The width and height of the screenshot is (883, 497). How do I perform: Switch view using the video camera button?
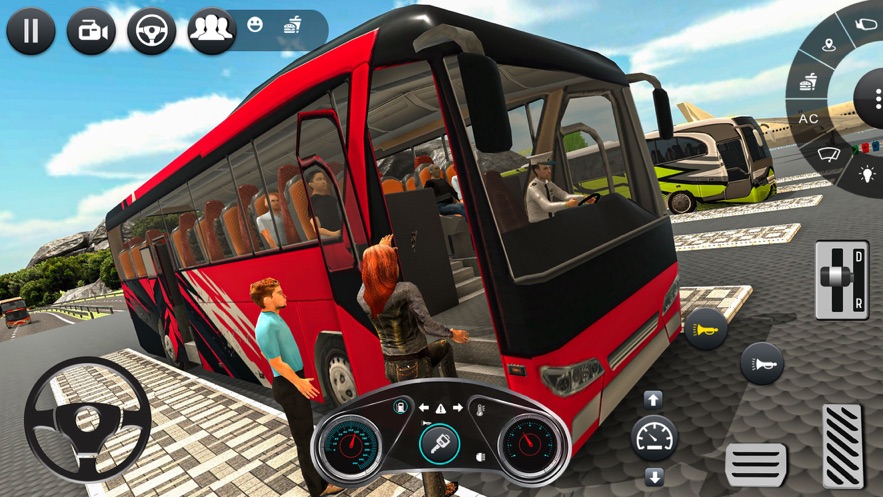click(x=91, y=31)
